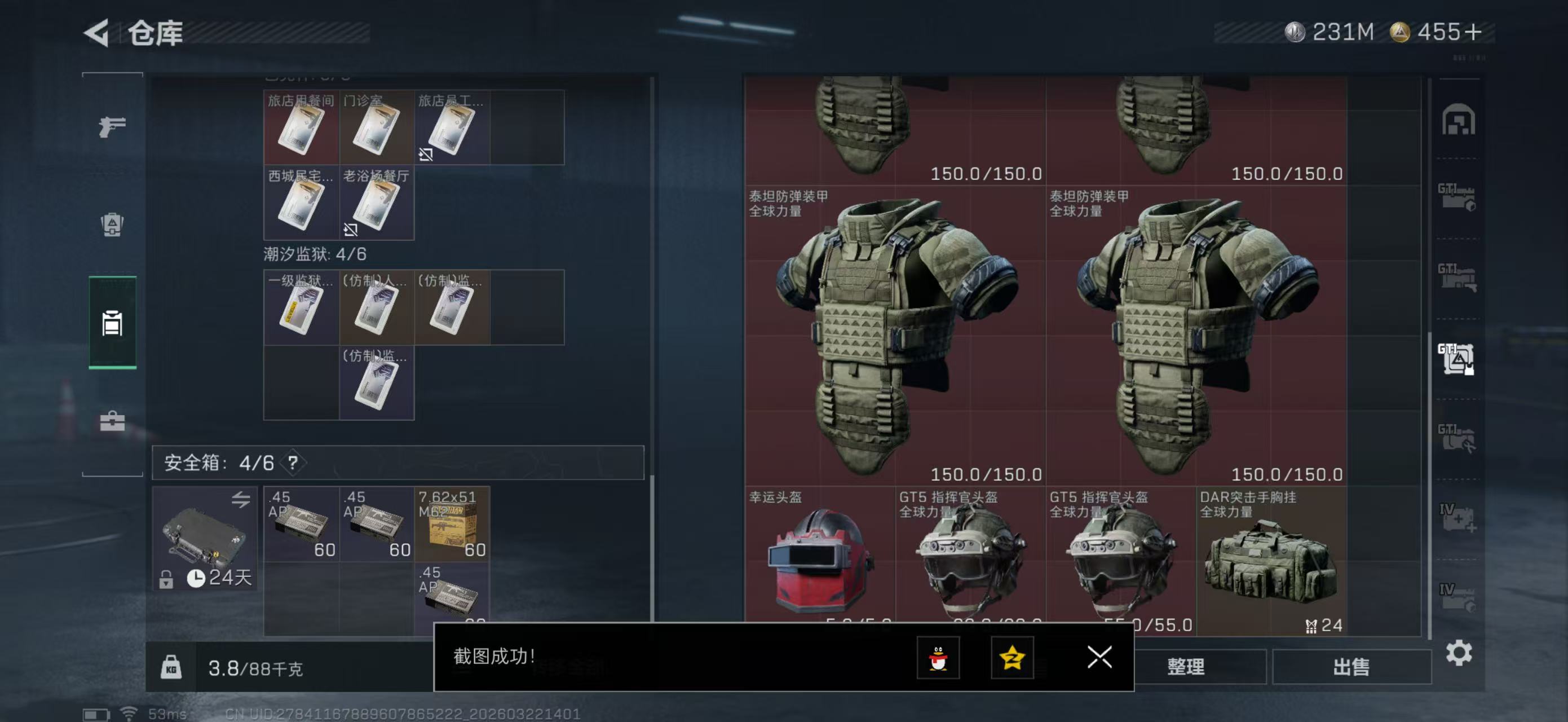The height and width of the screenshot is (722, 1568).
Task: Open the backpack equipment tab
Action: point(113,224)
